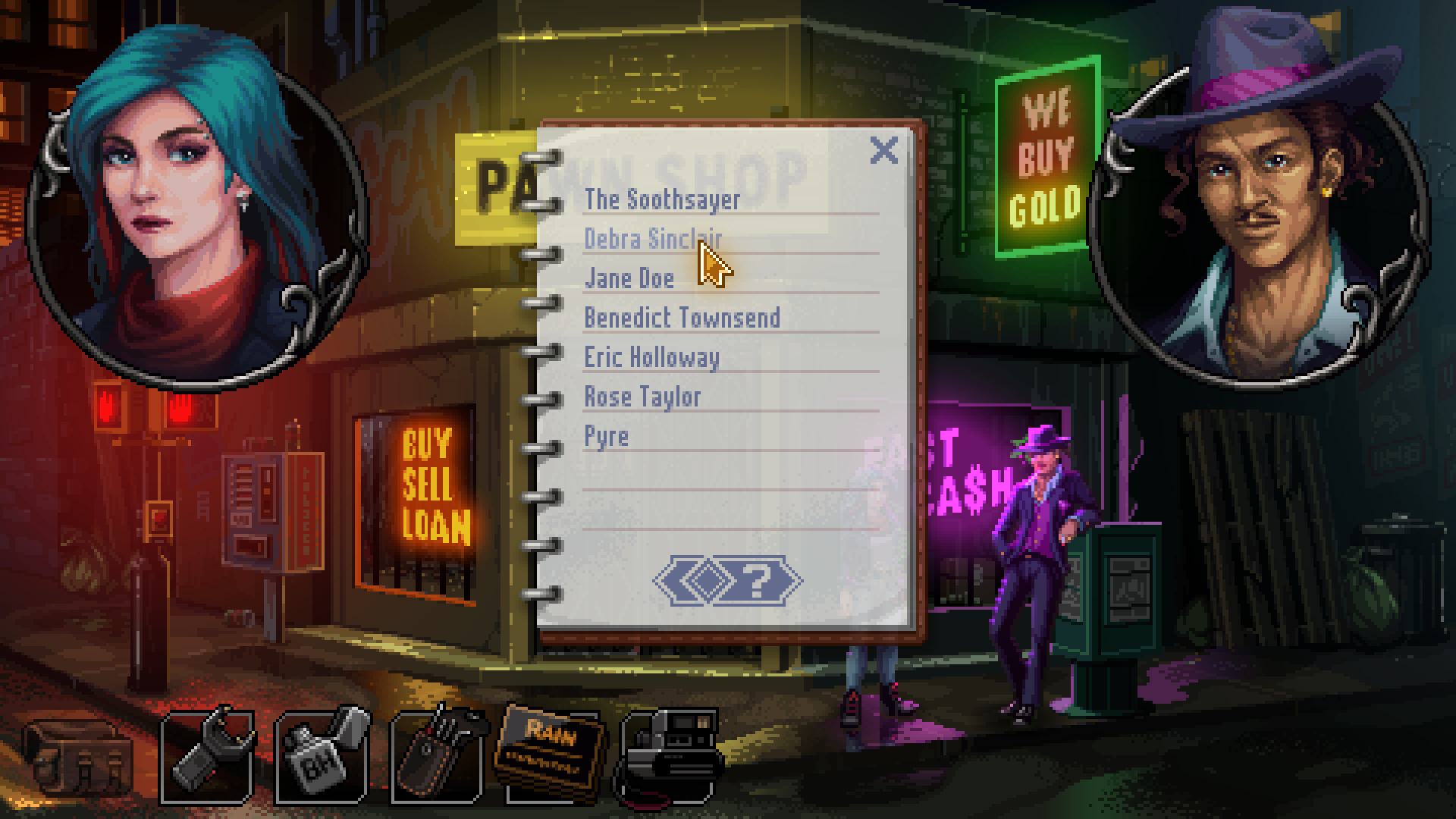Open the question mark notebook page
Screen dimensions: 1456x819
[757, 582]
